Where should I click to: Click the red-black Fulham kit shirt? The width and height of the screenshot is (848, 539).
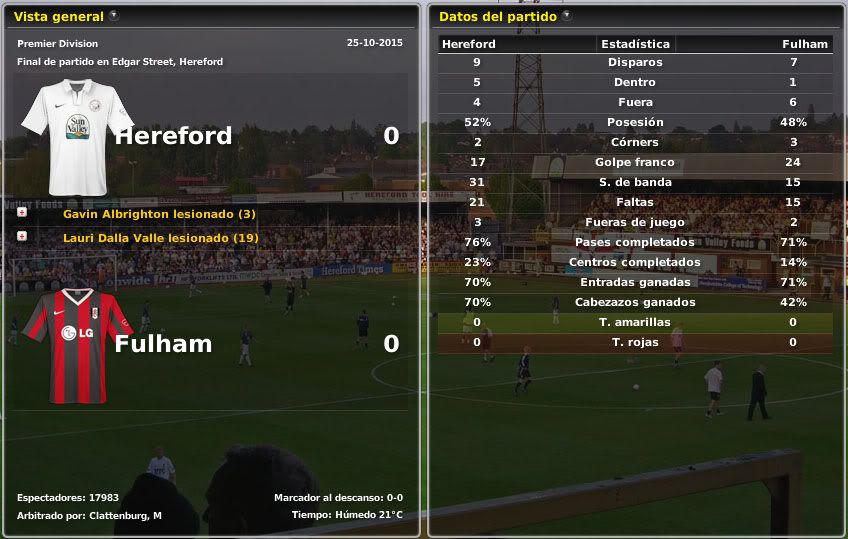(x=77, y=343)
